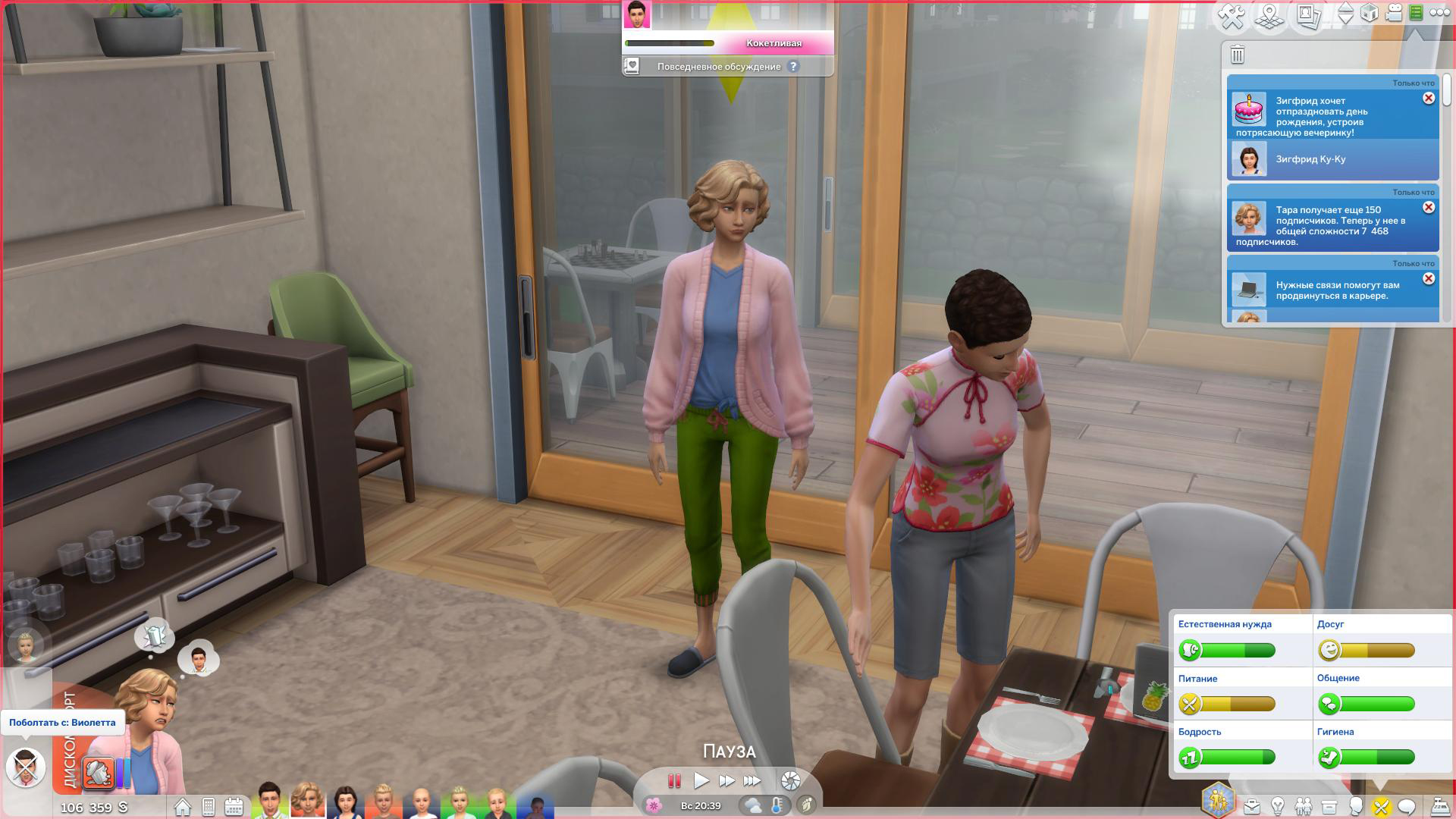Close the Тара 150 subscribers notification
Viewport: 1456px width, 819px height.
(1429, 208)
